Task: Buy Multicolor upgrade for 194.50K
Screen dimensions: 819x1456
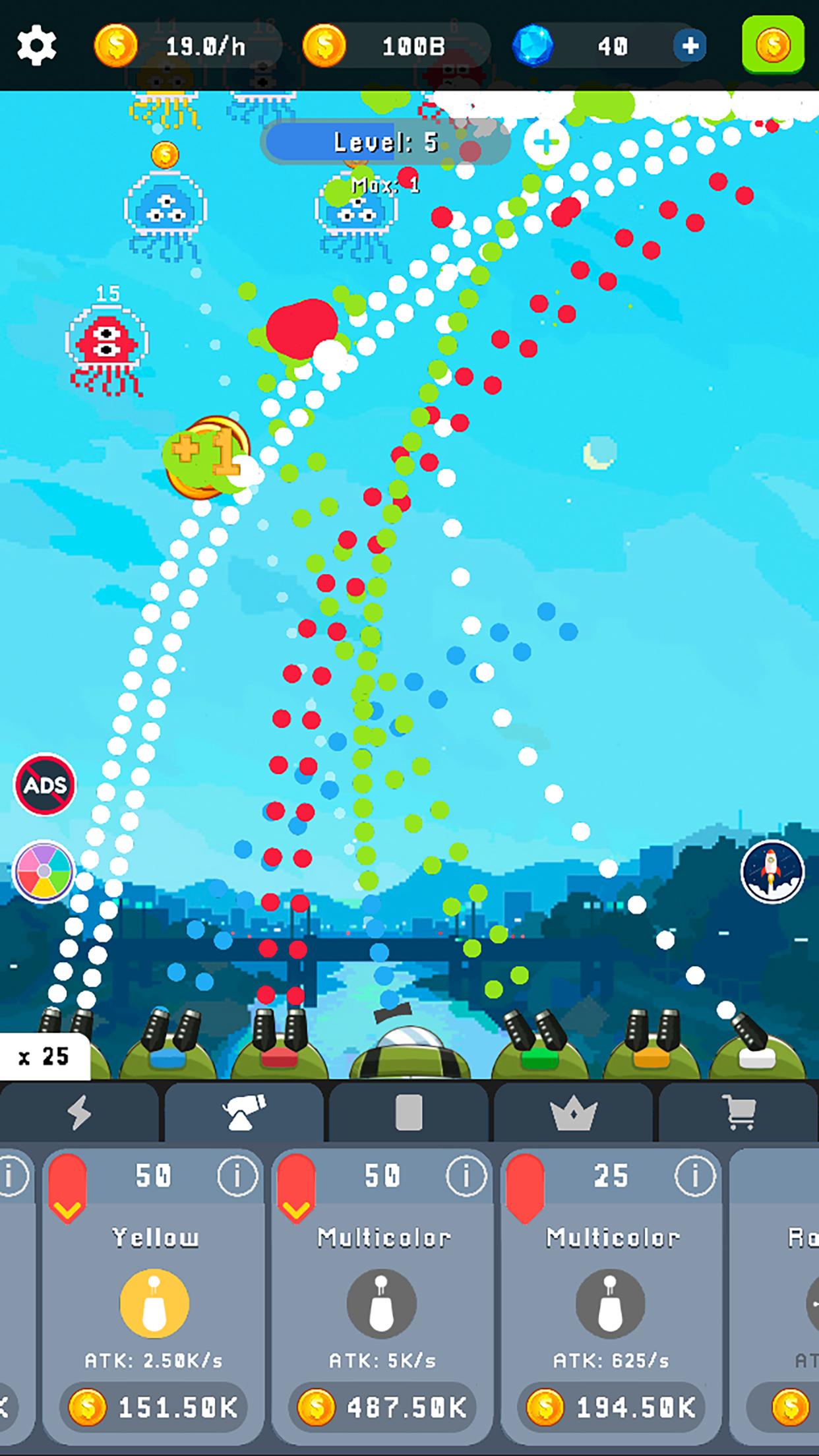Action: [x=611, y=1408]
